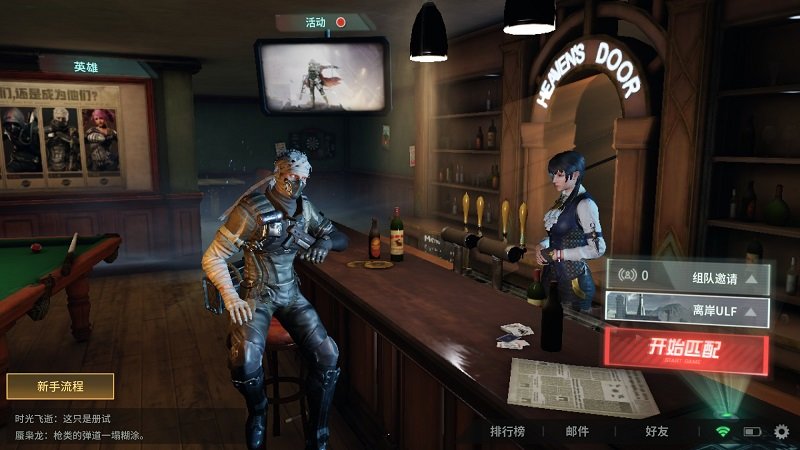Open the 新手流程 beginner guide
This screenshot has height=450, width=800.
click(x=60, y=386)
